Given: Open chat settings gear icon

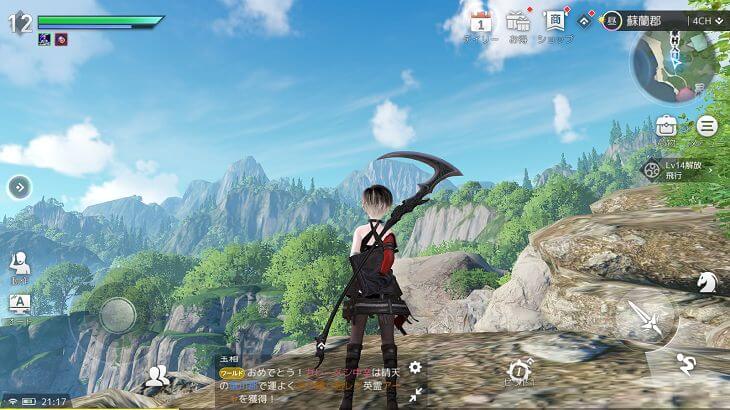Looking at the screenshot, I should pos(415,368).
